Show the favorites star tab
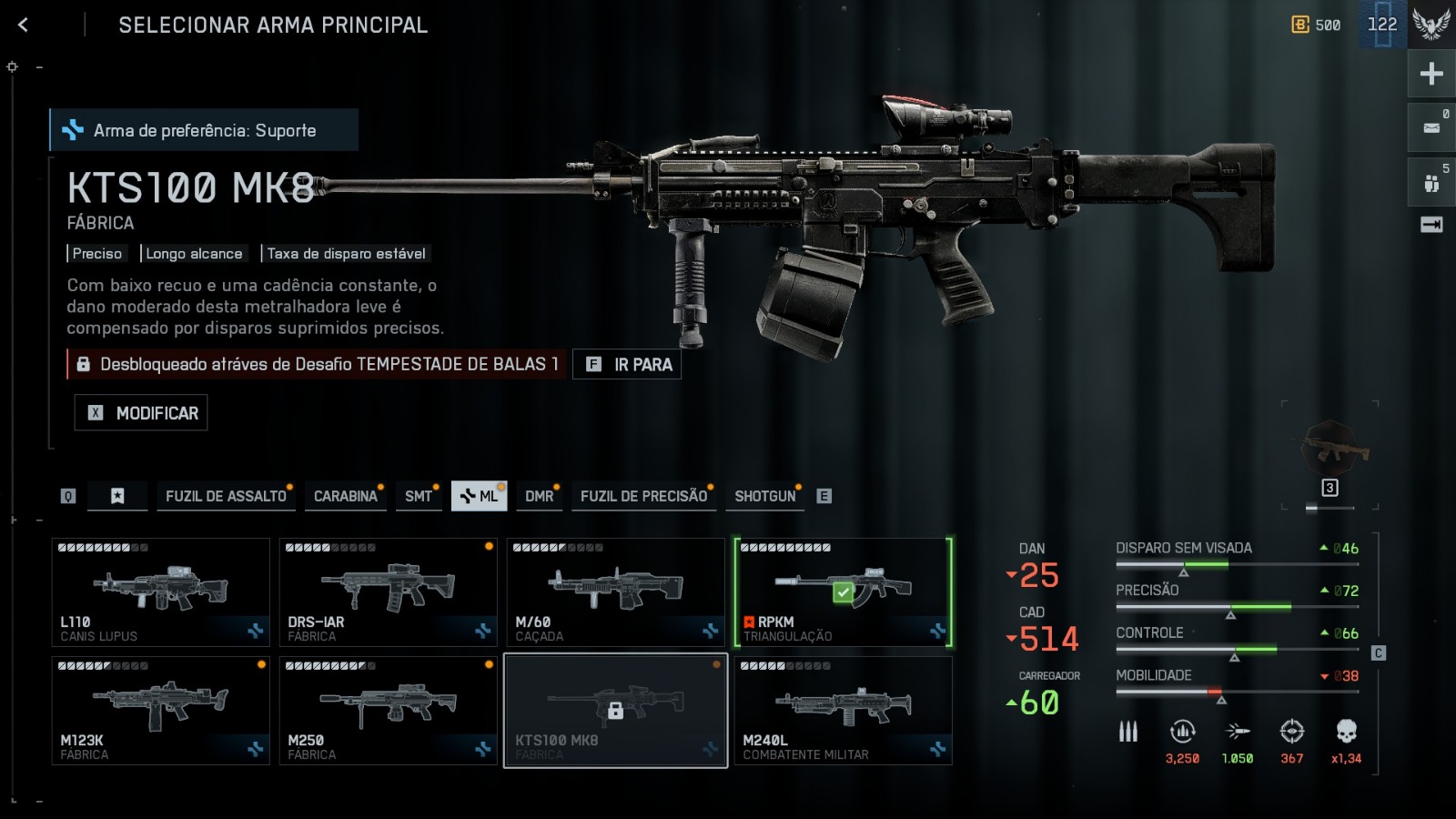Image resolution: width=1456 pixels, height=819 pixels. (117, 496)
